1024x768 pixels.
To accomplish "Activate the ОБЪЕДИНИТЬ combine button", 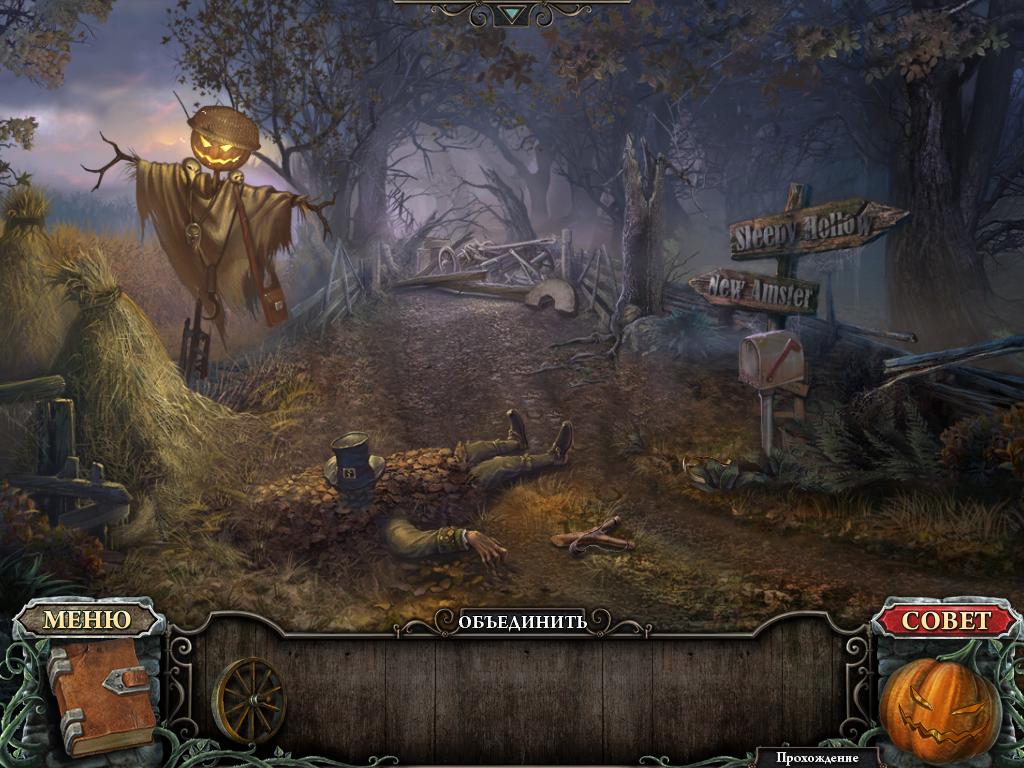I will pyautogui.click(x=522, y=621).
